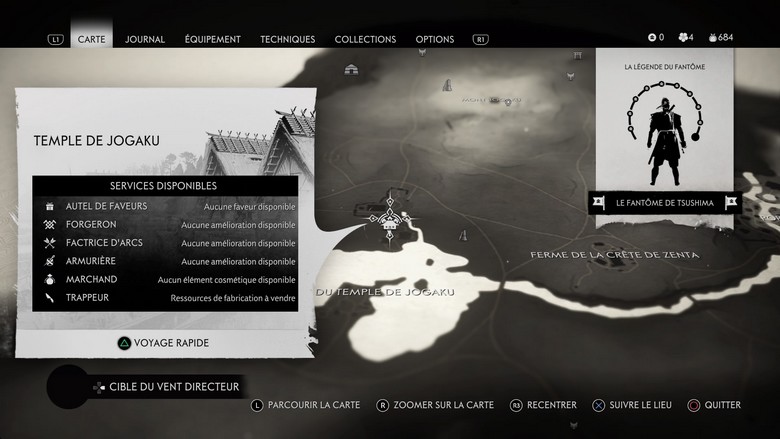The height and width of the screenshot is (439, 780).
Task: Pick the Armurière service row
Action: pyautogui.click(x=166, y=261)
